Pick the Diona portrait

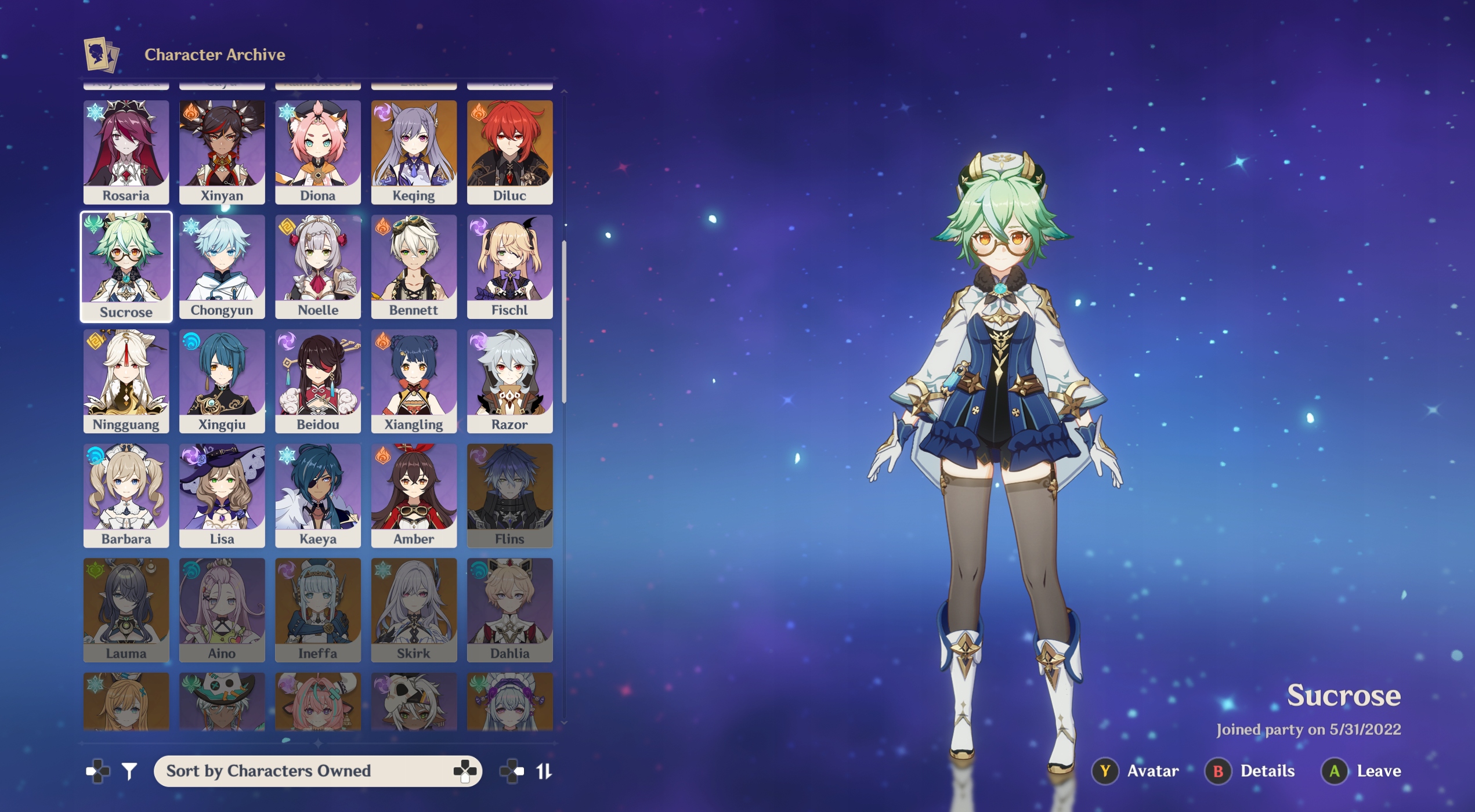coord(317,151)
